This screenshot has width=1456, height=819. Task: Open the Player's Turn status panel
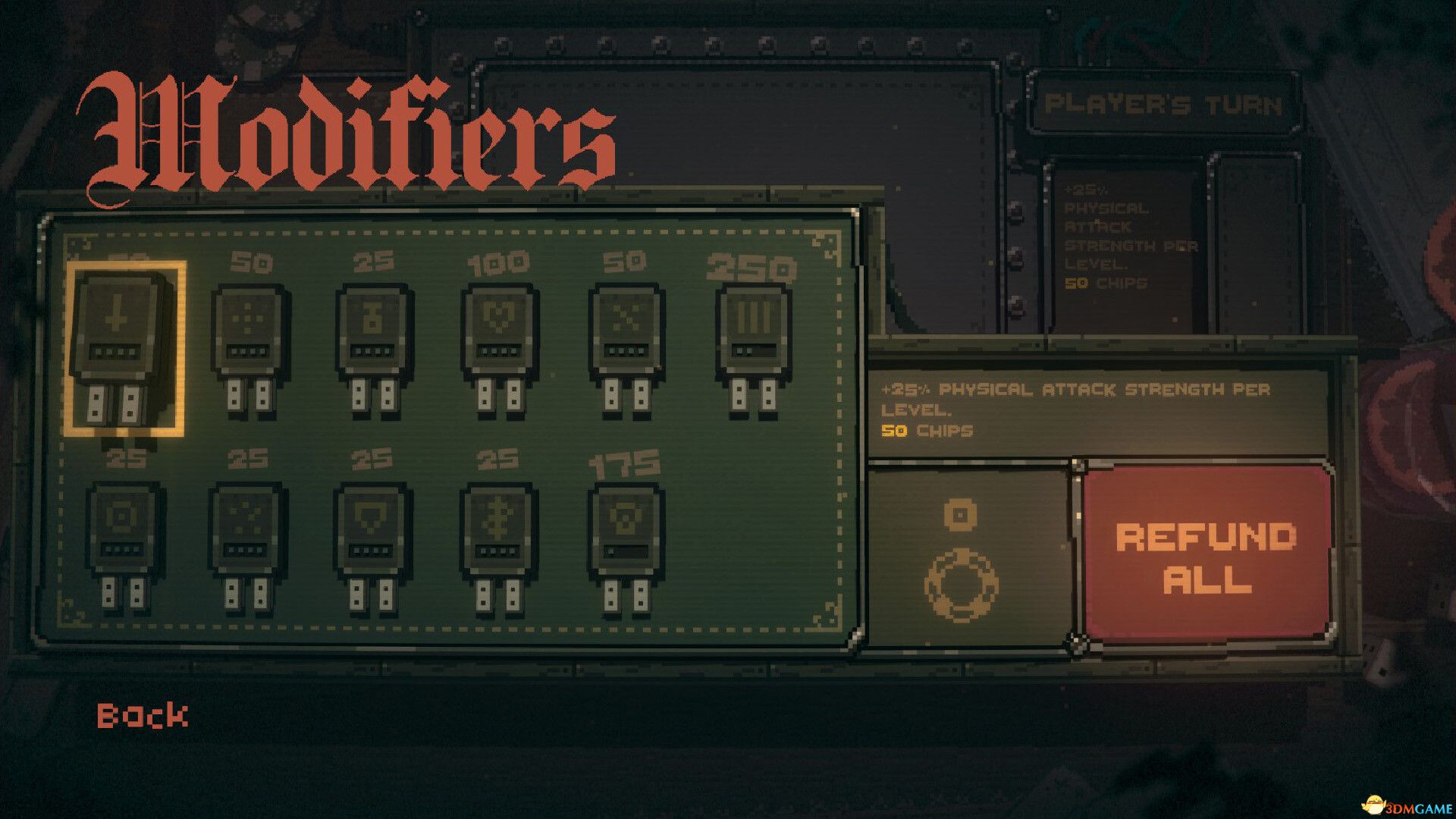(1160, 106)
